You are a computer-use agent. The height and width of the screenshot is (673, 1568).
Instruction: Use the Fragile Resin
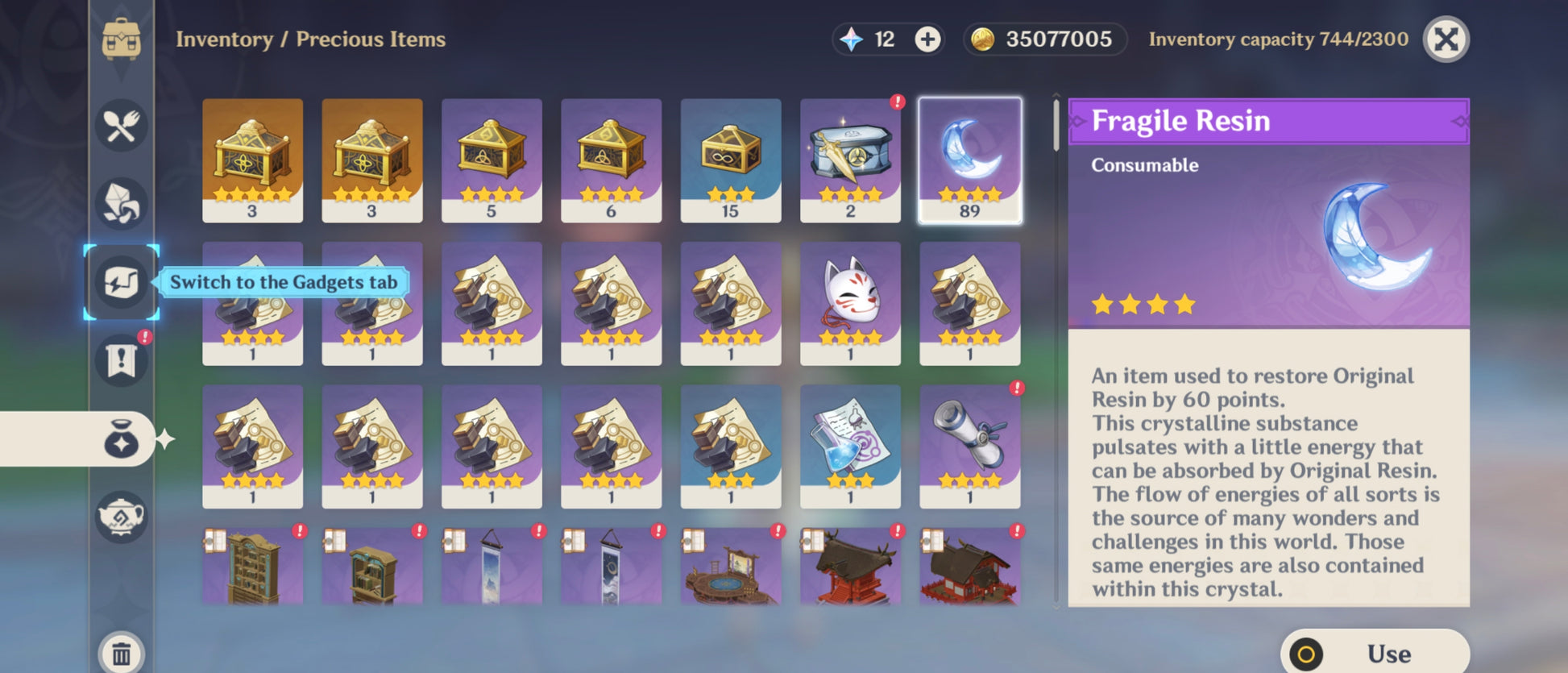click(x=1375, y=653)
